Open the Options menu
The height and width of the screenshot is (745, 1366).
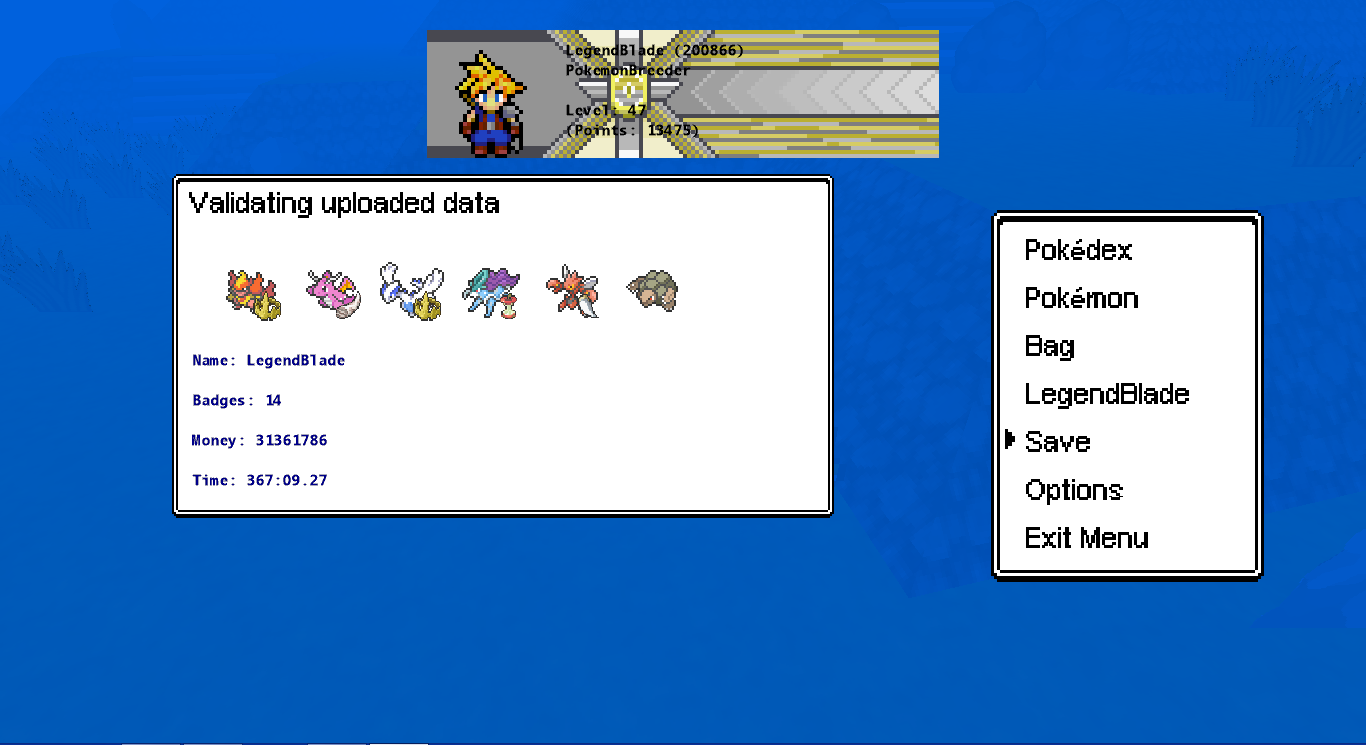point(1073,490)
